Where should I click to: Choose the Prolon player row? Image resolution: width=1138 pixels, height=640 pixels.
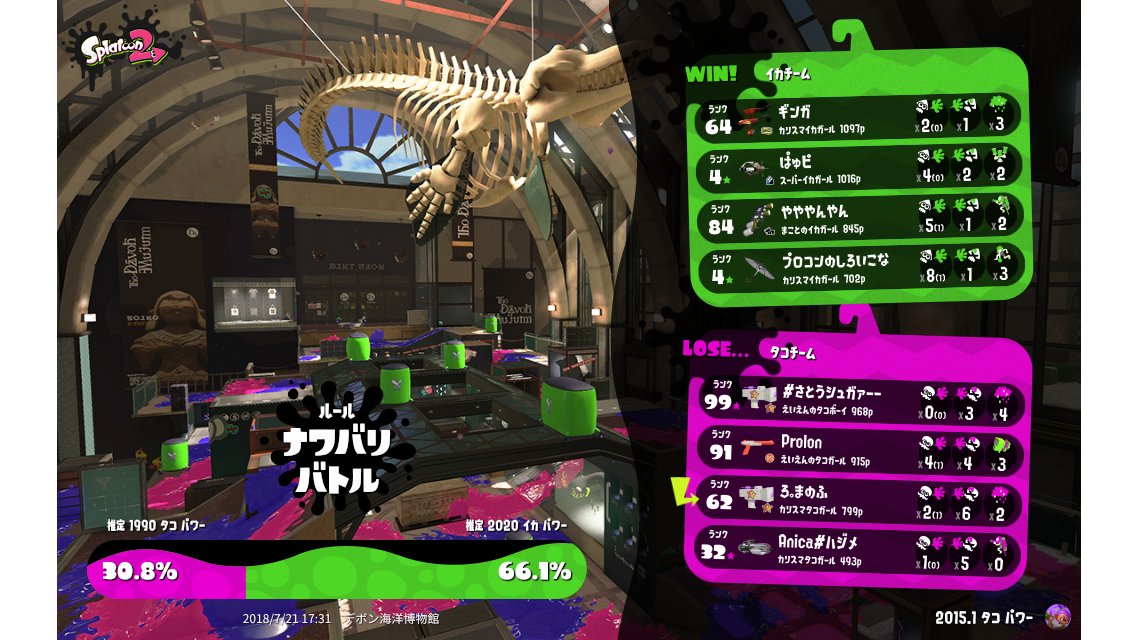pyautogui.click(x=860, y=449)
